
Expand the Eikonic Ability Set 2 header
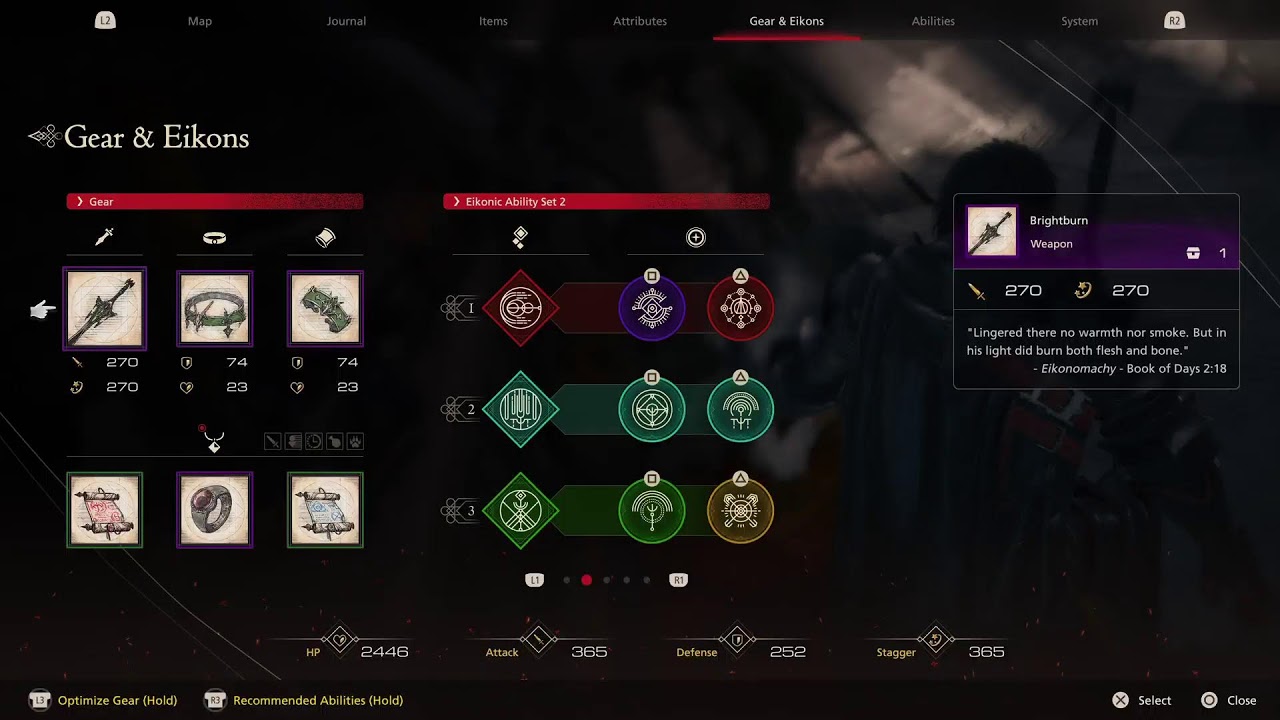(606, 202)
